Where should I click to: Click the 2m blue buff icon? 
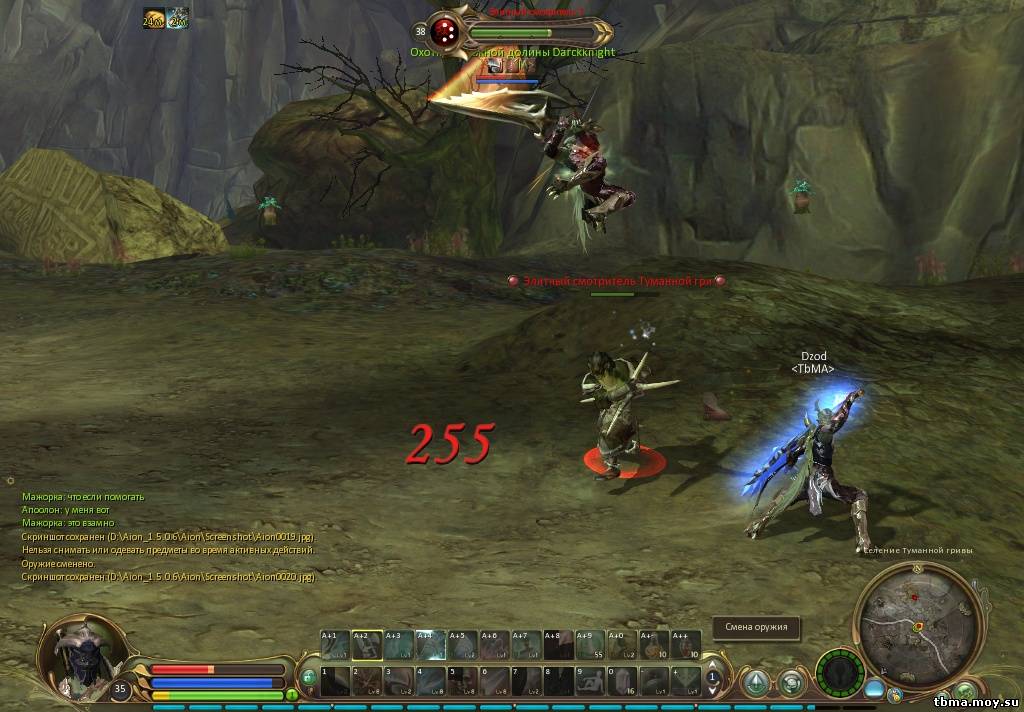coord(178,18)
